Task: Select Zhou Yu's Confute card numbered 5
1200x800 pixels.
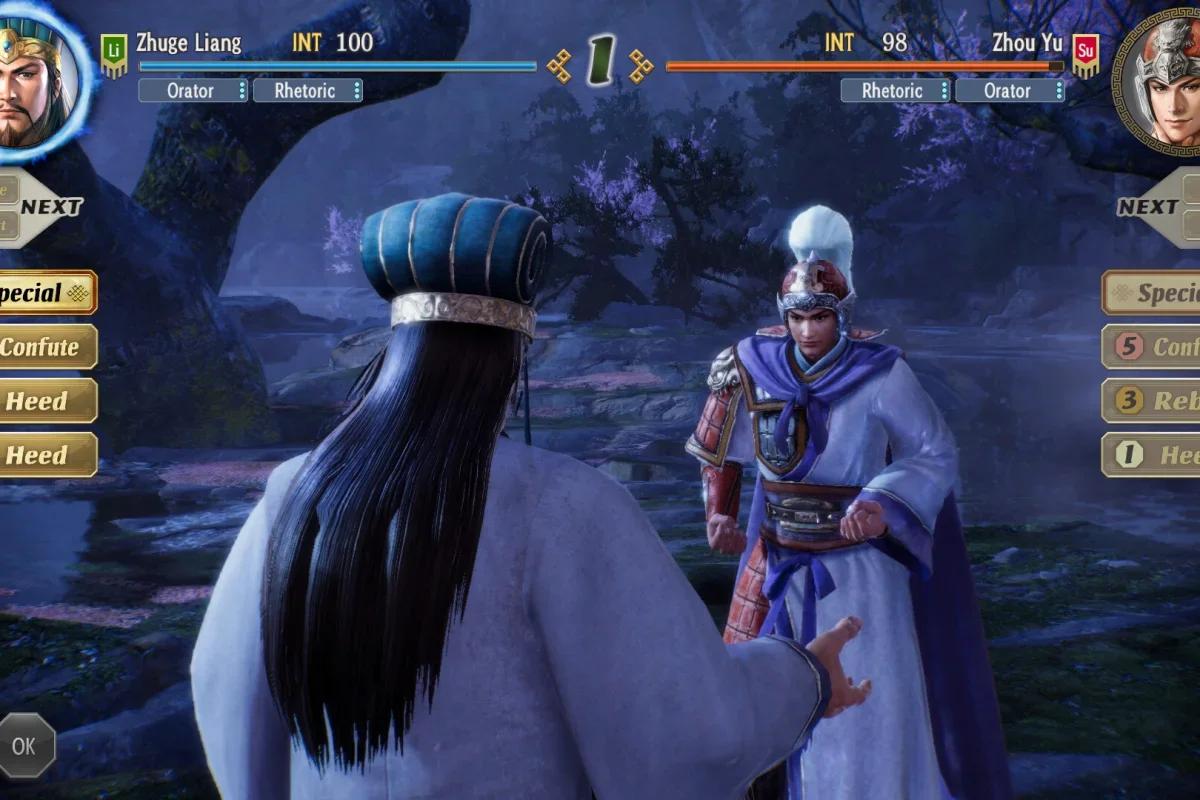Action: pyautogui.click(x=1153, y=347)
